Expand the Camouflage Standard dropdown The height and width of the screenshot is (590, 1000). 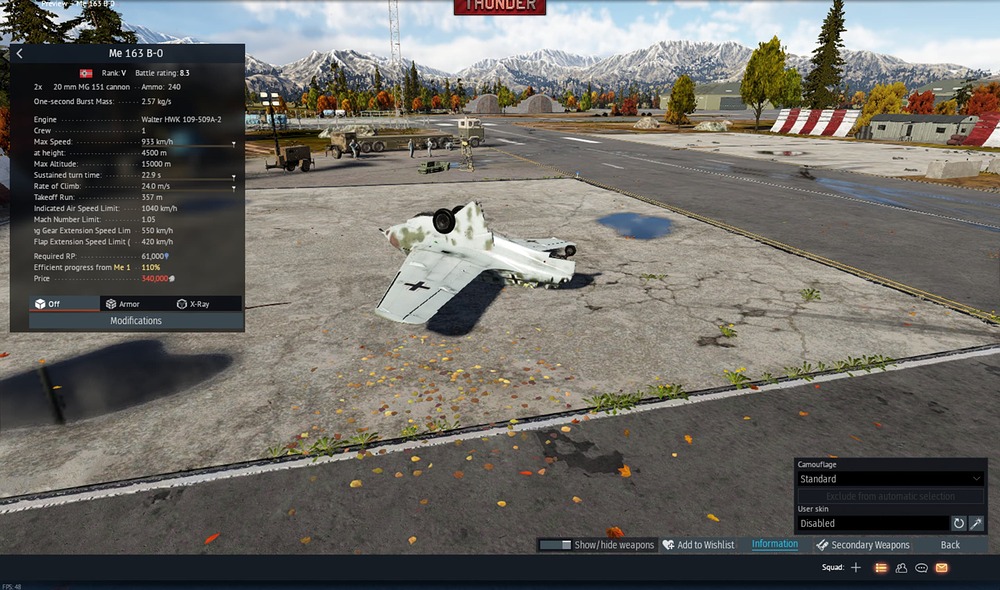pyautogui.click(x=889, y=479)
